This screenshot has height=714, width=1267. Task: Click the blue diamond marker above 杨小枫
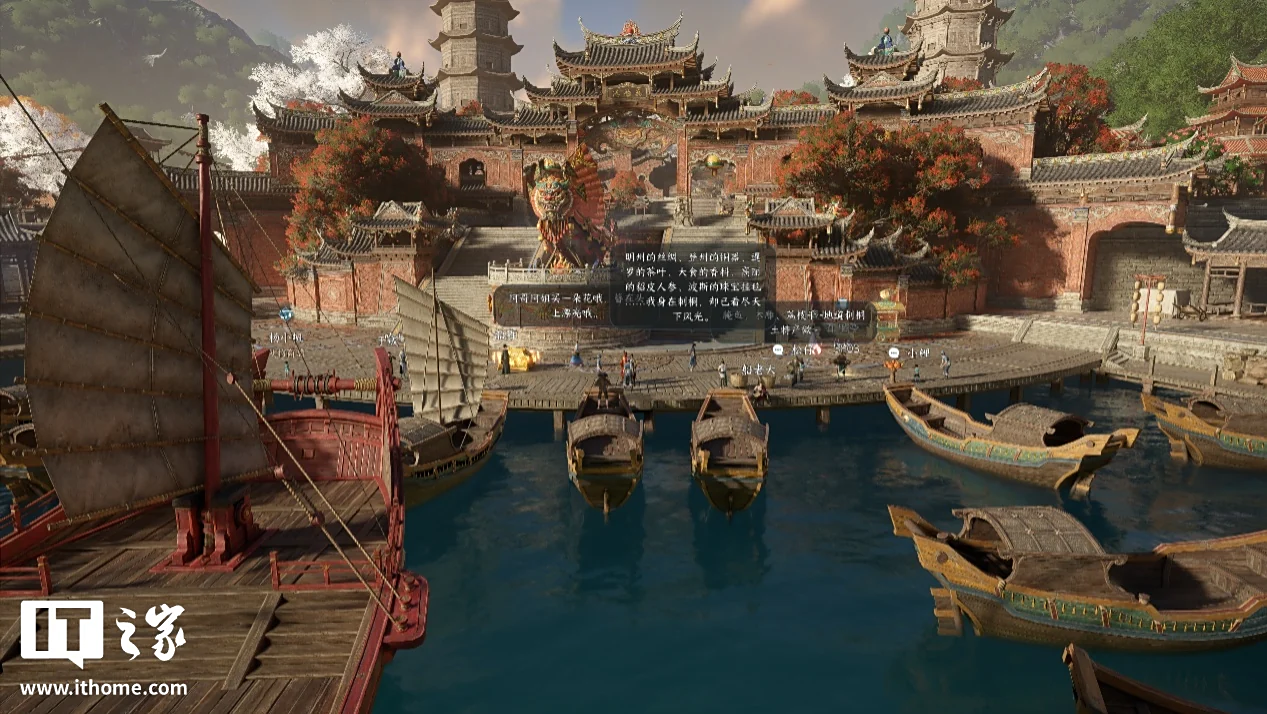tap(286, 313)
